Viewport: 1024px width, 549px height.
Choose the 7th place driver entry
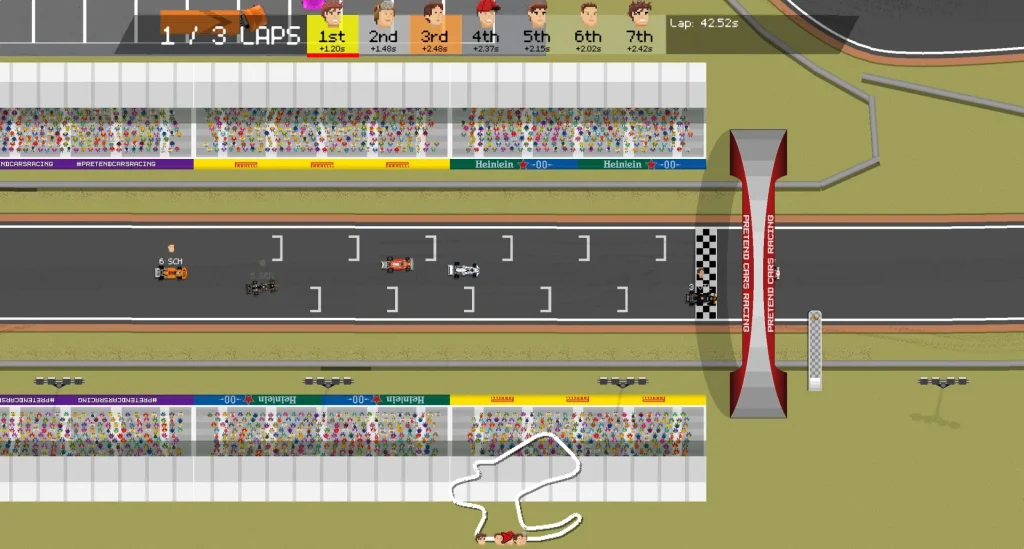(x=639, y=30)
